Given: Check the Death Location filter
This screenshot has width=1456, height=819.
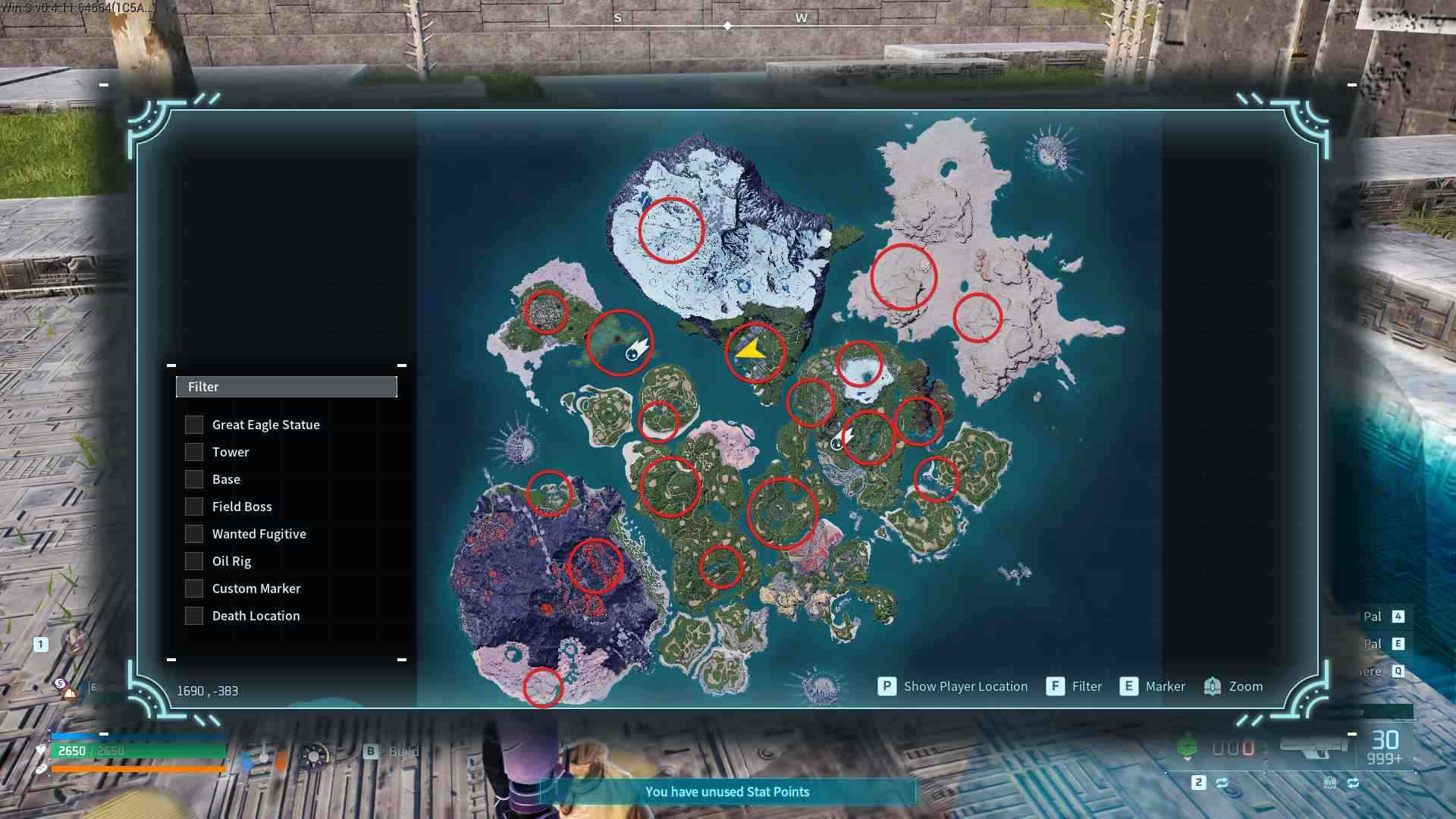Looking at the screenshot, I should coord(194,616).
